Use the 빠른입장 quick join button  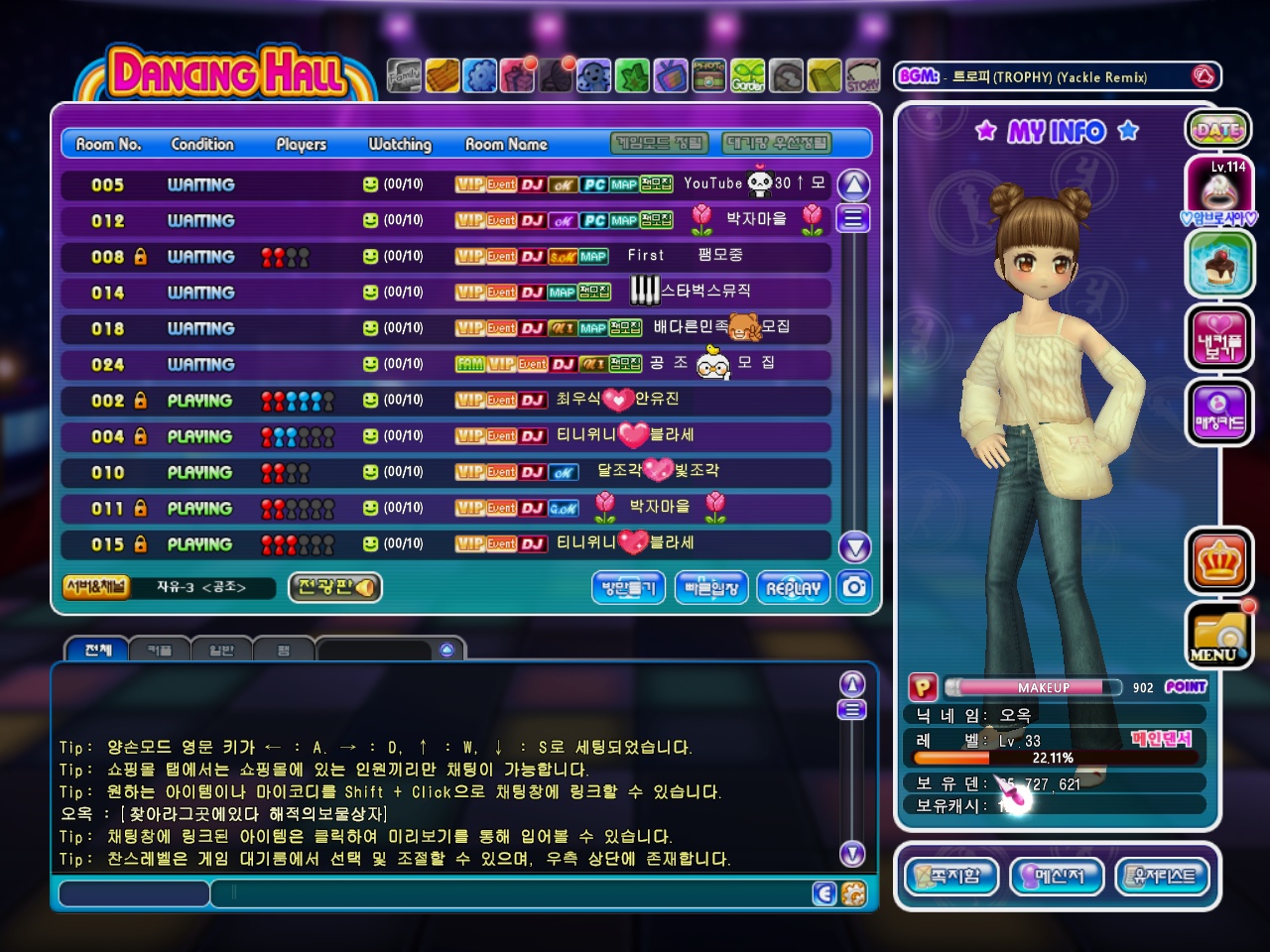pos(711,588)
